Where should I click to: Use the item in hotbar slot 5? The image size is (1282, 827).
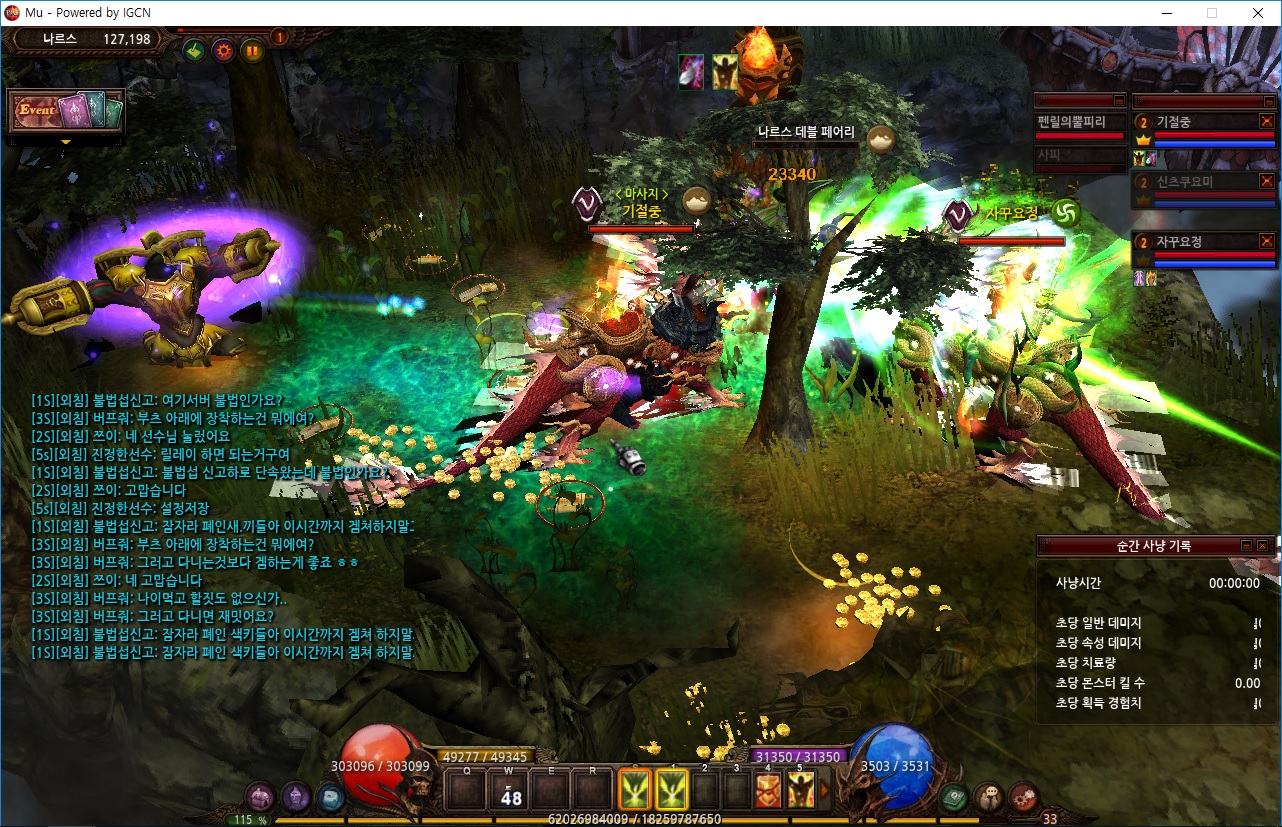pyautogui.click(x=800, y=790)
